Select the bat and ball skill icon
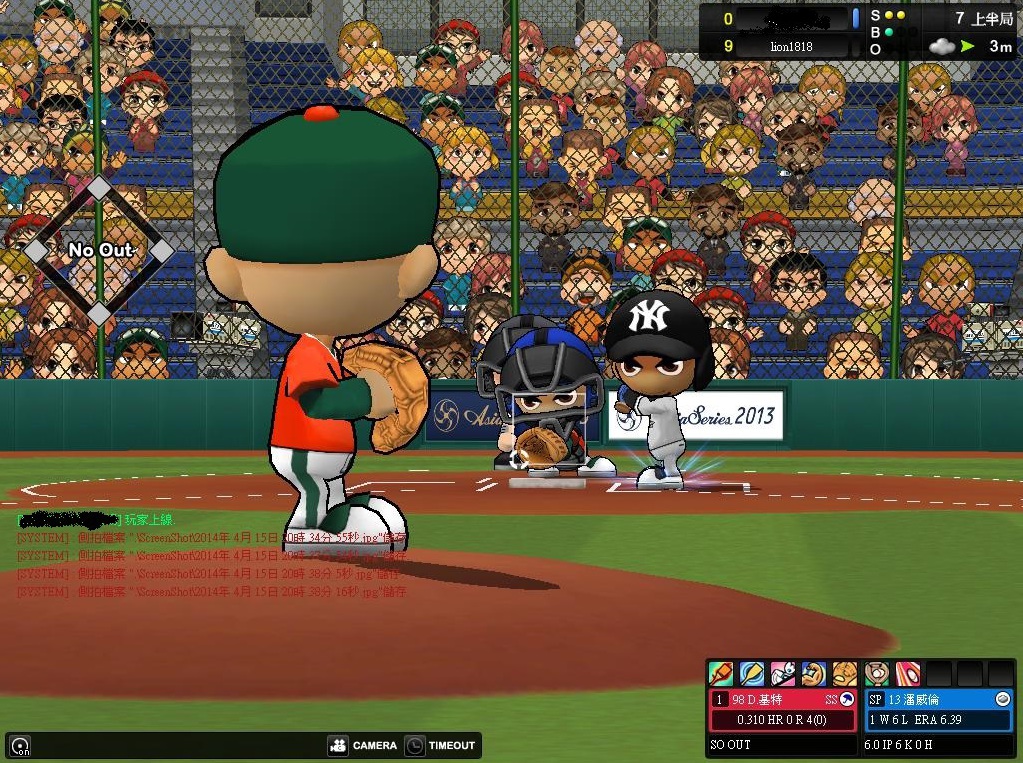1023x763 pixels. tap(721, 673)
